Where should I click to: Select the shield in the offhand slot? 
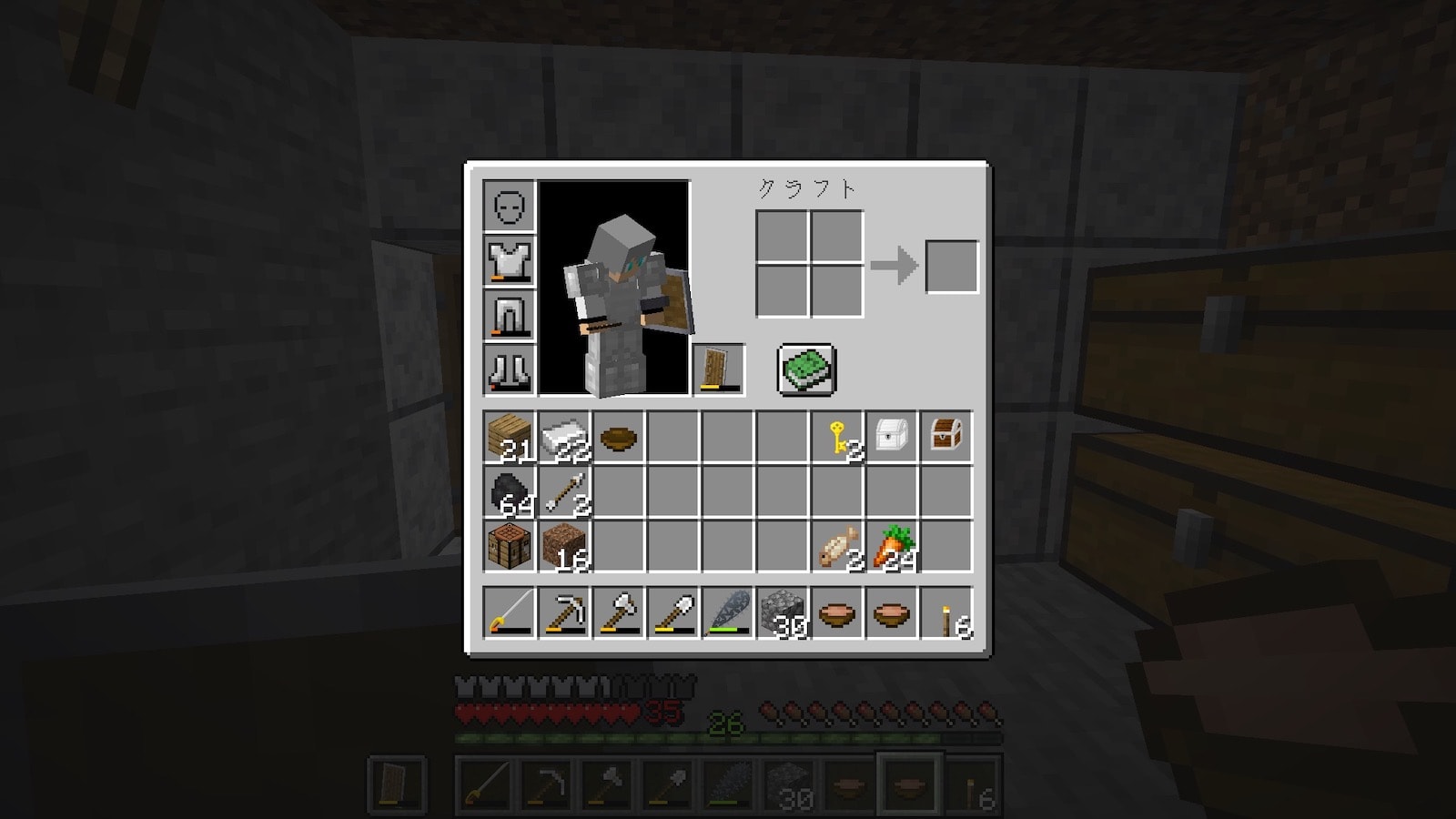[x=719, y=369]
